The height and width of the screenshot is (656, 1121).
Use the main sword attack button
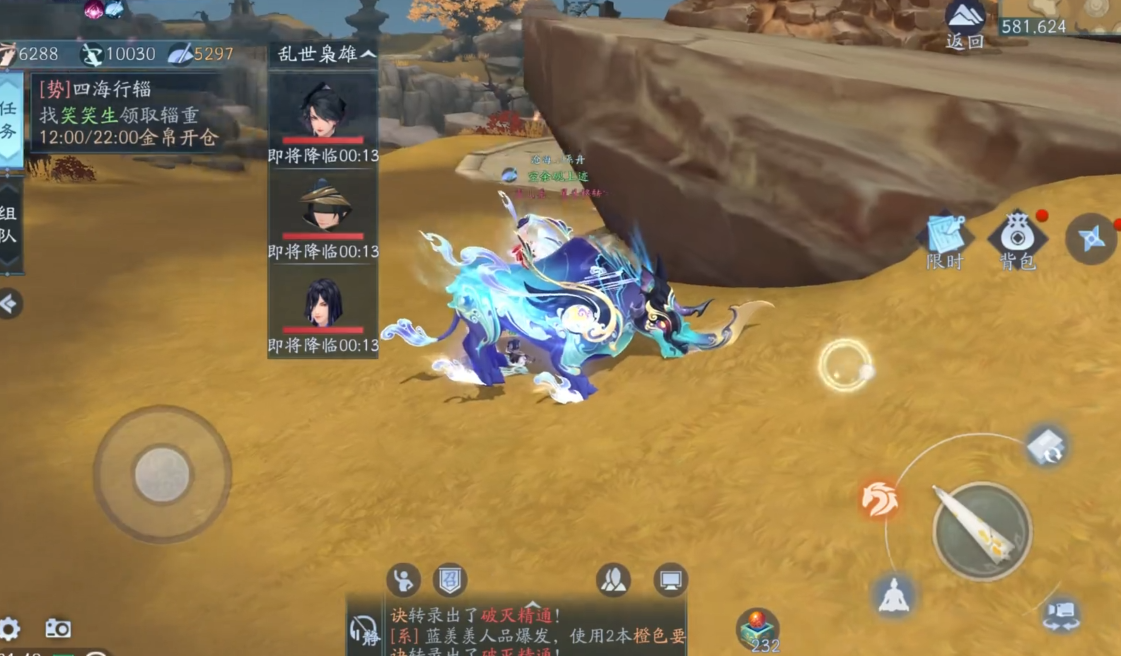coord(981,531)
